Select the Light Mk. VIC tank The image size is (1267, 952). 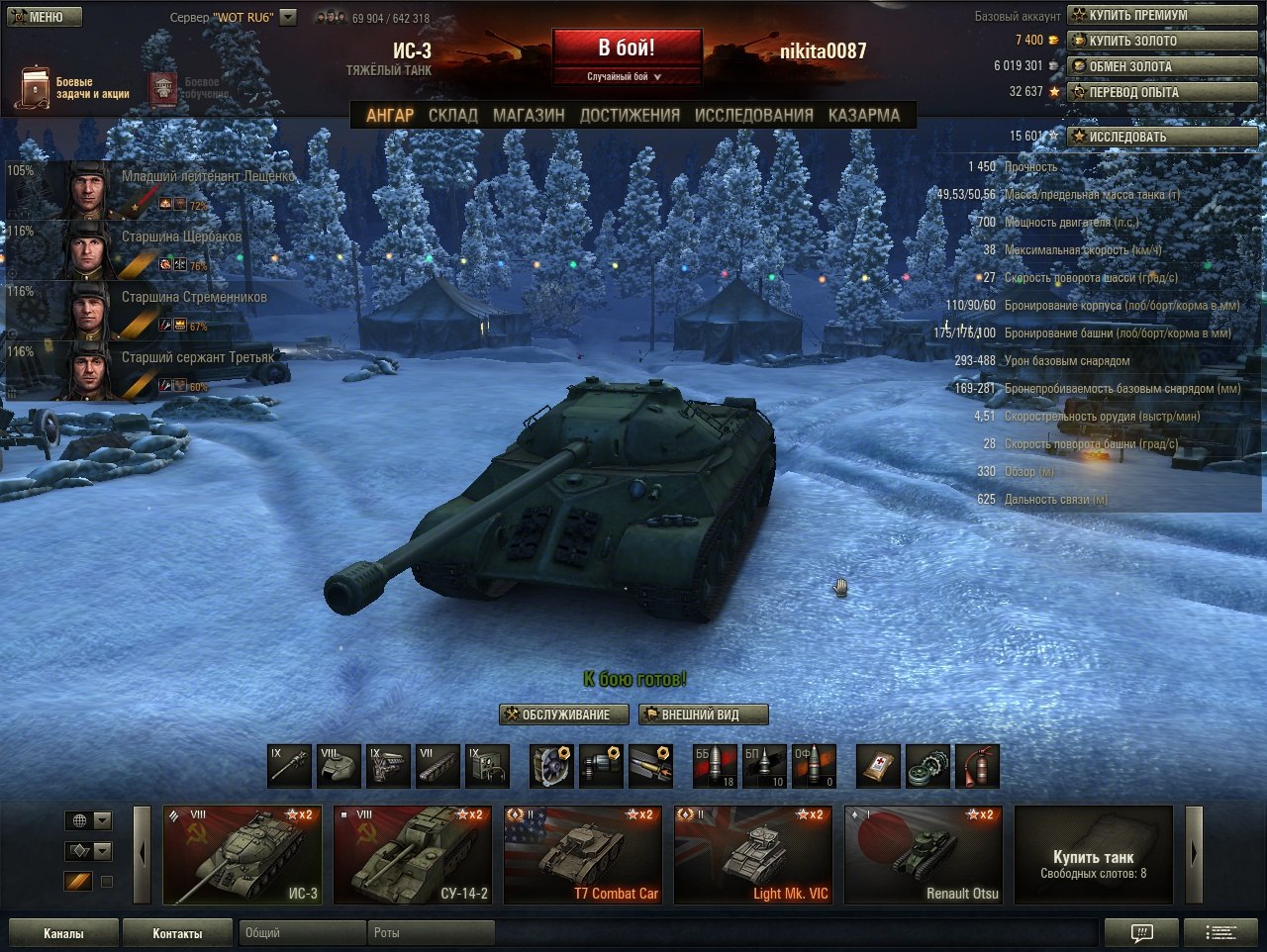[x=753, y=855]
